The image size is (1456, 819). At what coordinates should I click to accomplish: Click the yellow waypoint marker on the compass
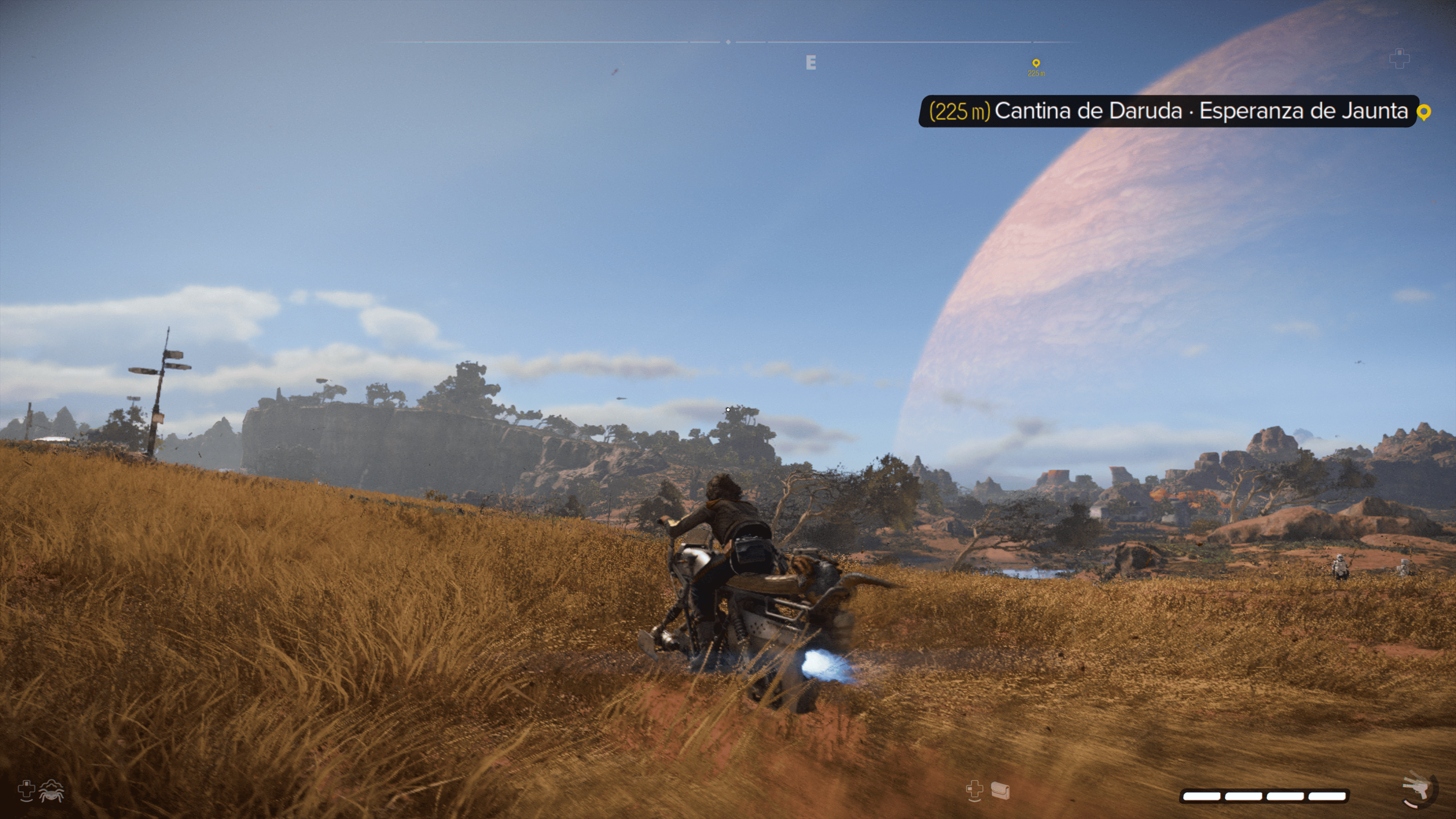pyautogui.click(x=1036, y=63)
